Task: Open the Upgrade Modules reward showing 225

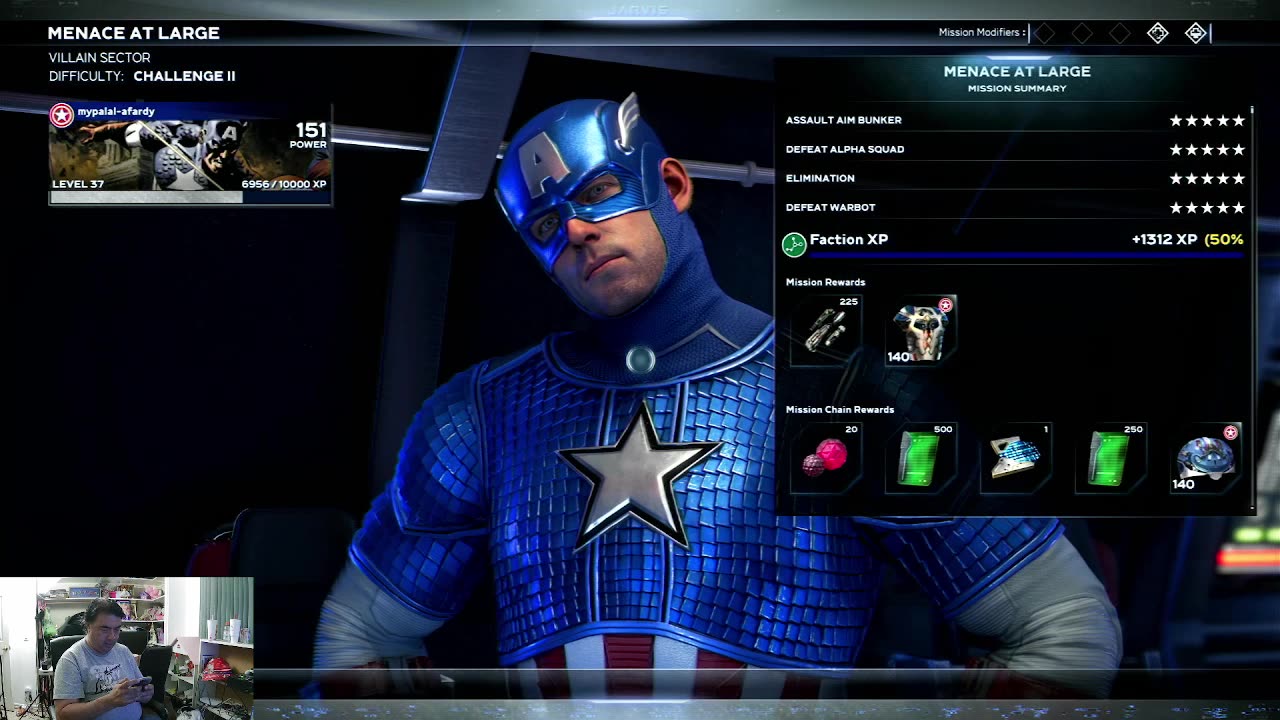Action: pos(823,331)
